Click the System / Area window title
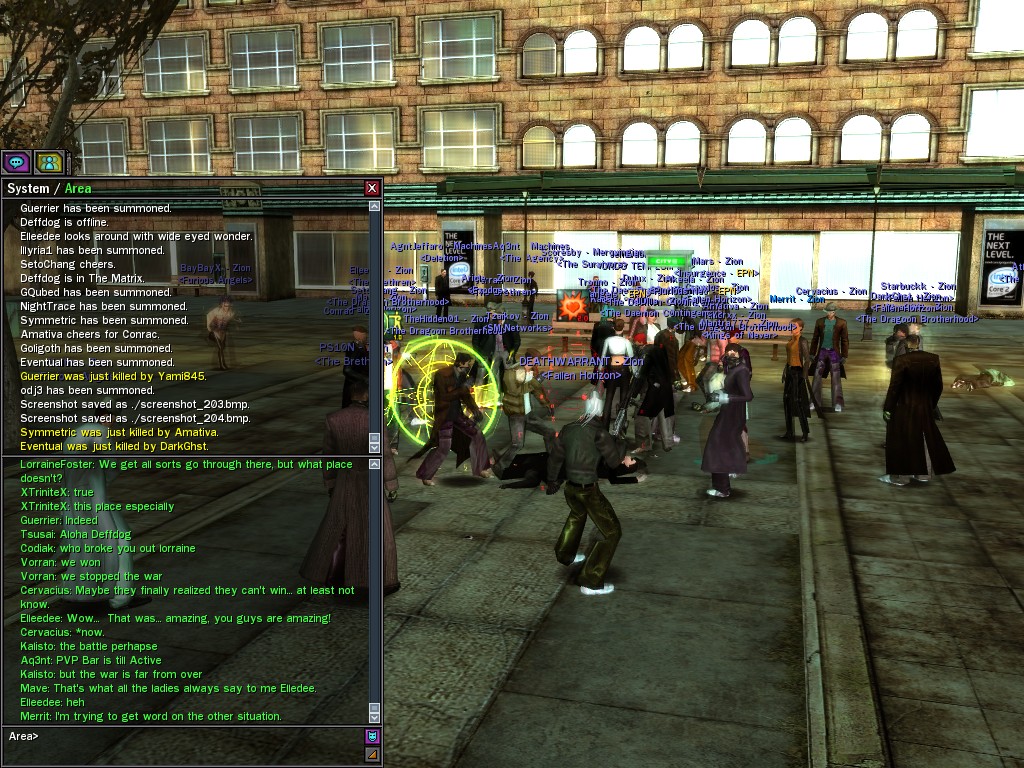1024x768 pixels. [x=50, y=188]
